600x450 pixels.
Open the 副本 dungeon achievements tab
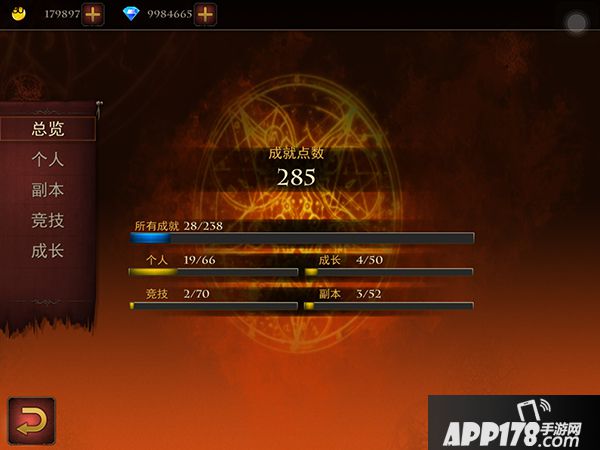click(48, 189)
